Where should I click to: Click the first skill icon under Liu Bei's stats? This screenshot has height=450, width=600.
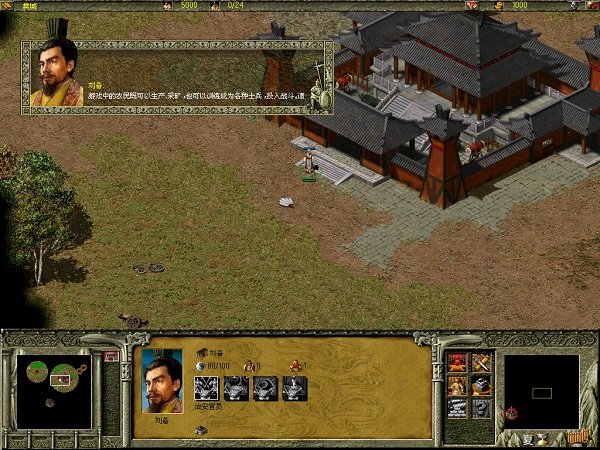[207, 388]
